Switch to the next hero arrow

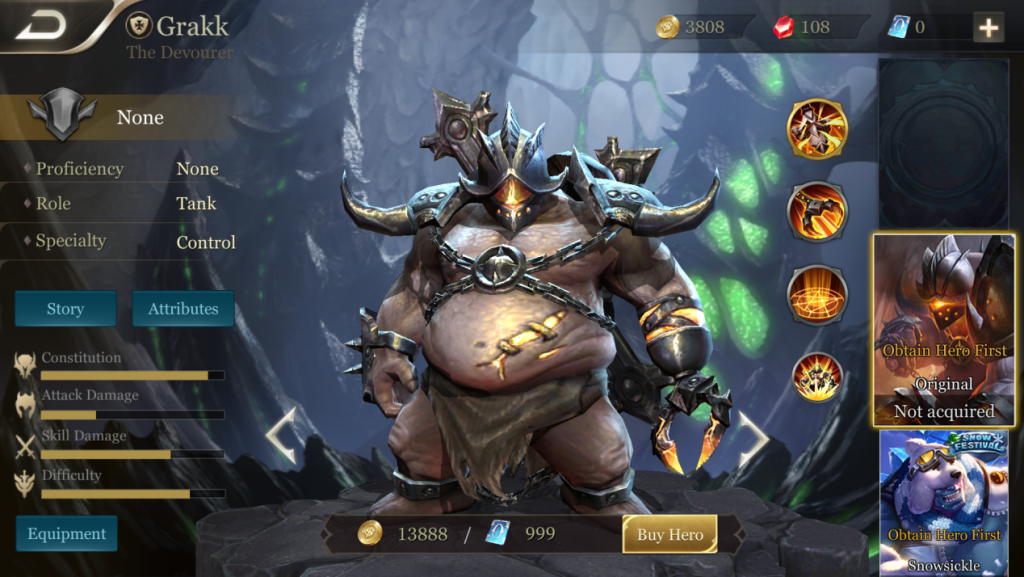753,436
